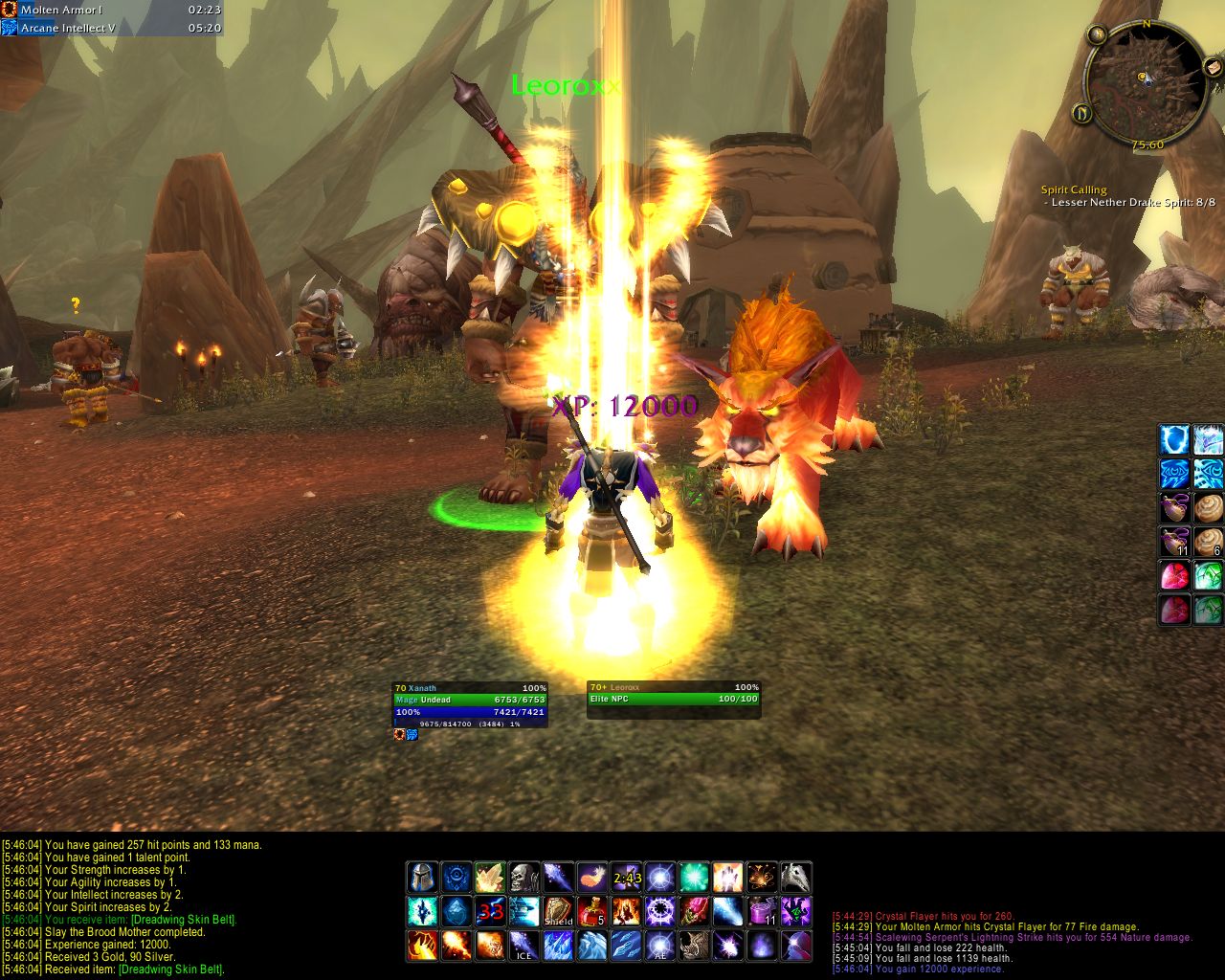Cast the arcane spell labeled AE
The height and width of the screenshot is (980, 1225).
pos(660,946)
